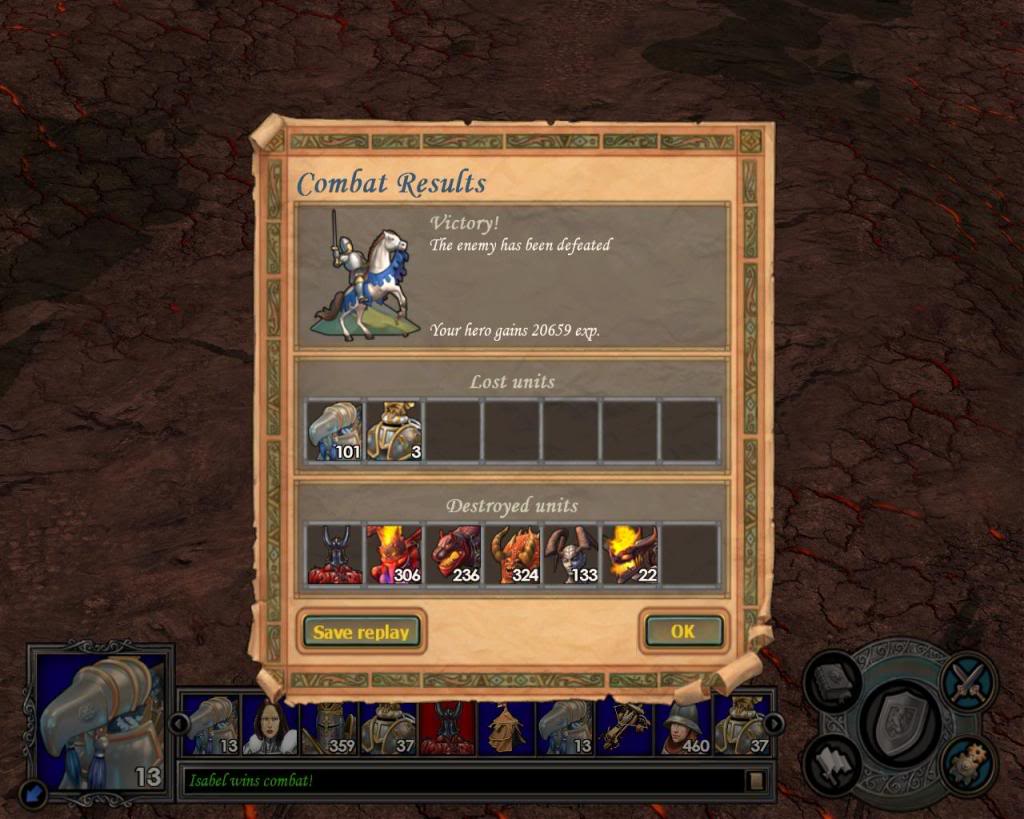Select Isabel's hero portrait in turn bar

[270, 727]
